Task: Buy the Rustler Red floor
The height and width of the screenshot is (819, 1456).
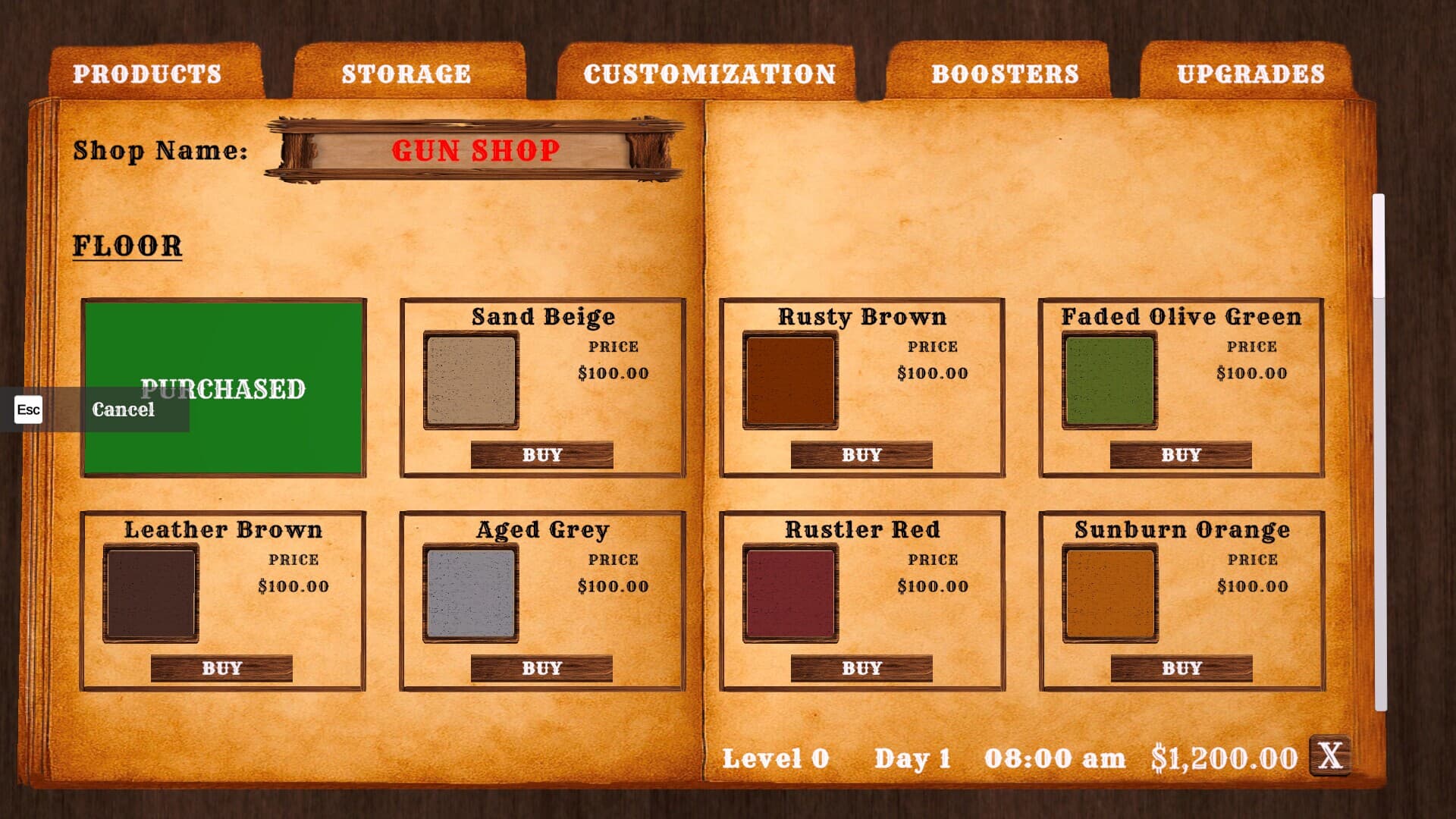Action: [x=861, y=667]
